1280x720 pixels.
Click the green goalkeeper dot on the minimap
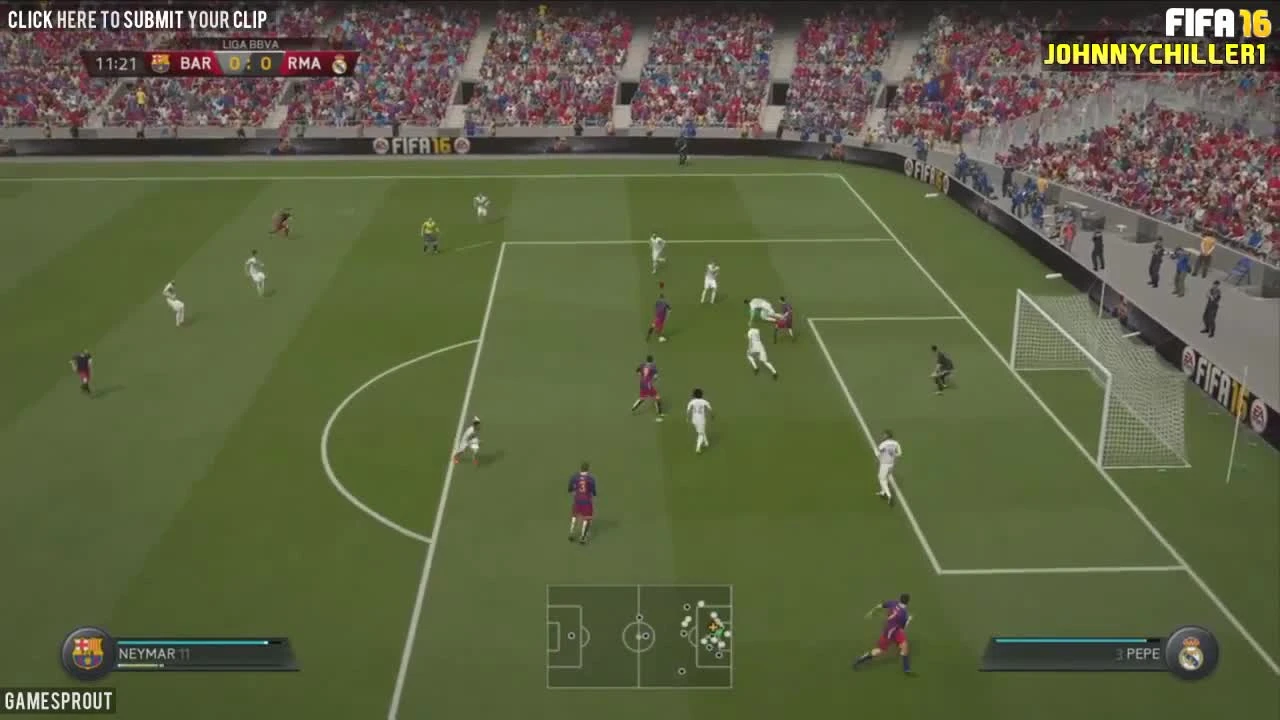(x=720, y=633)
